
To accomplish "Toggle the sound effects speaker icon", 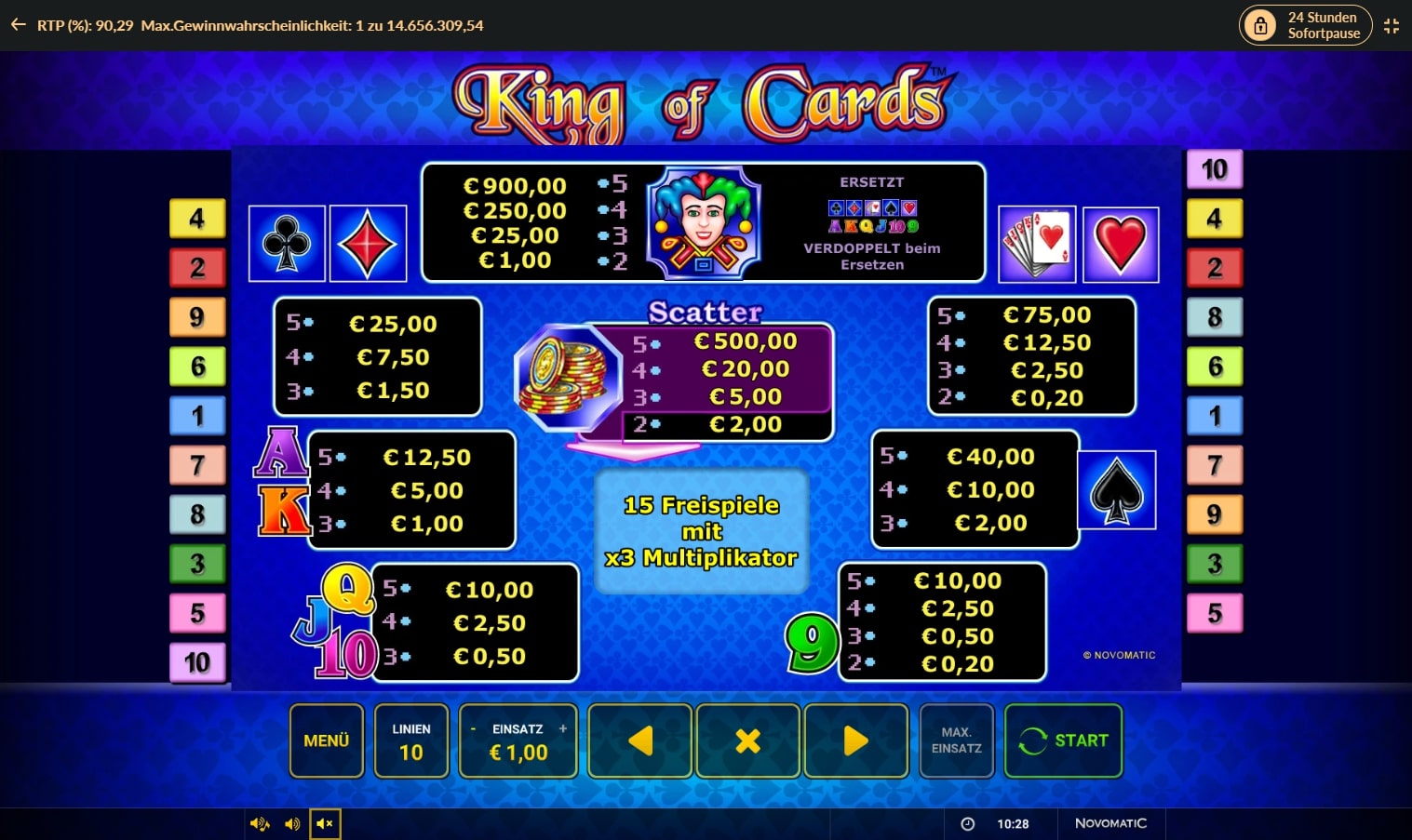I will point(292,823).
